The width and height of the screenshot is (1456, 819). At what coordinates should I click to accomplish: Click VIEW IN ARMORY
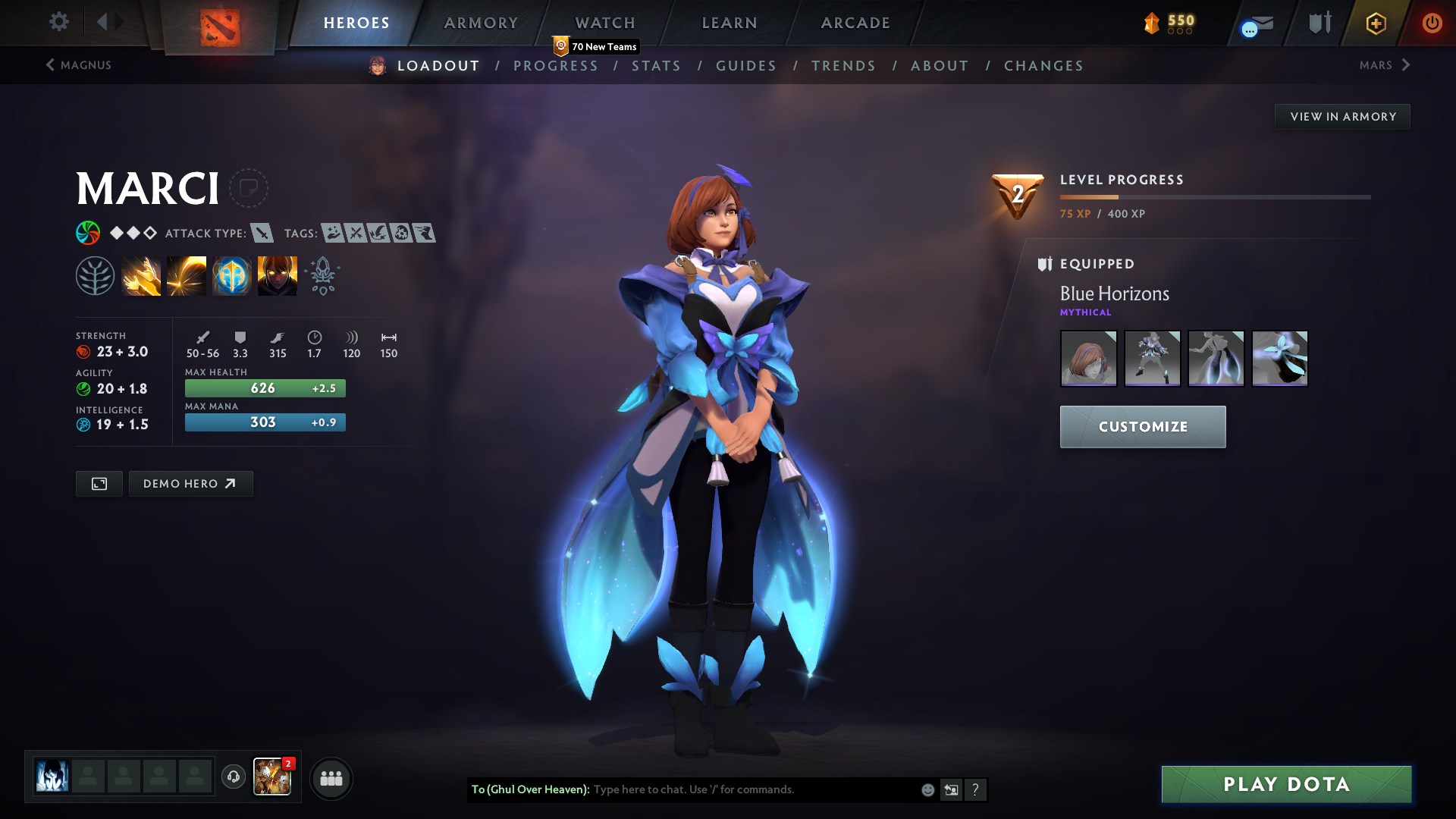click(1342, 116)
